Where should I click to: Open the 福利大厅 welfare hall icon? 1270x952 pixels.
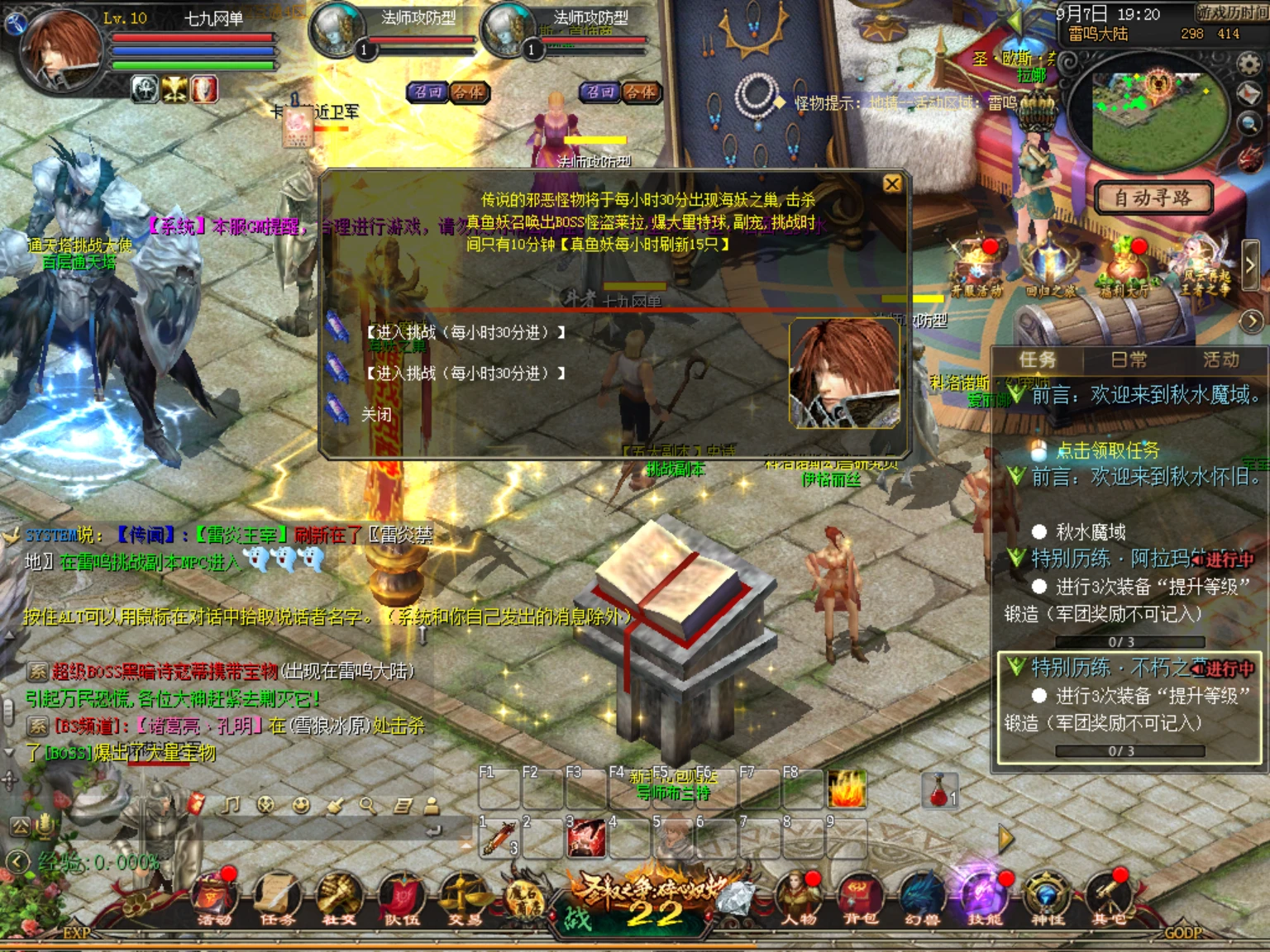(x=1124, y=269)
